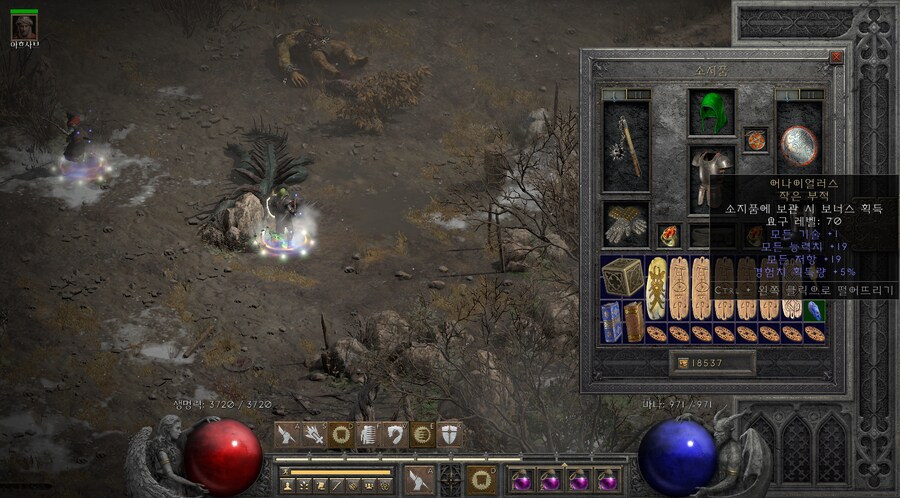Open the left-click skill selector
The image size is (900, 498).
click(x=418, y=479)
